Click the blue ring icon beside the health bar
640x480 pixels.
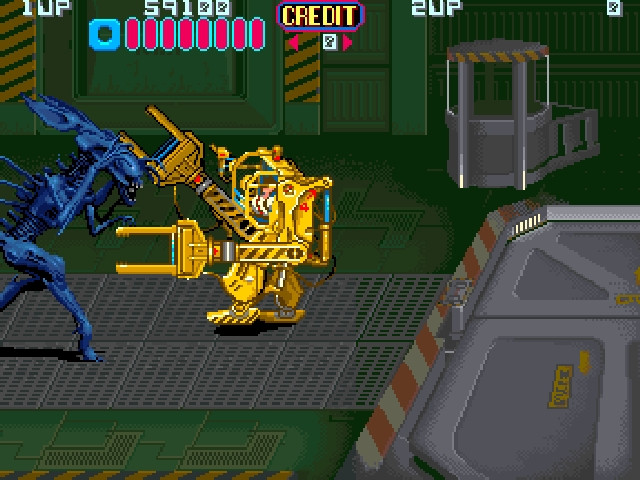pos(104,35)
